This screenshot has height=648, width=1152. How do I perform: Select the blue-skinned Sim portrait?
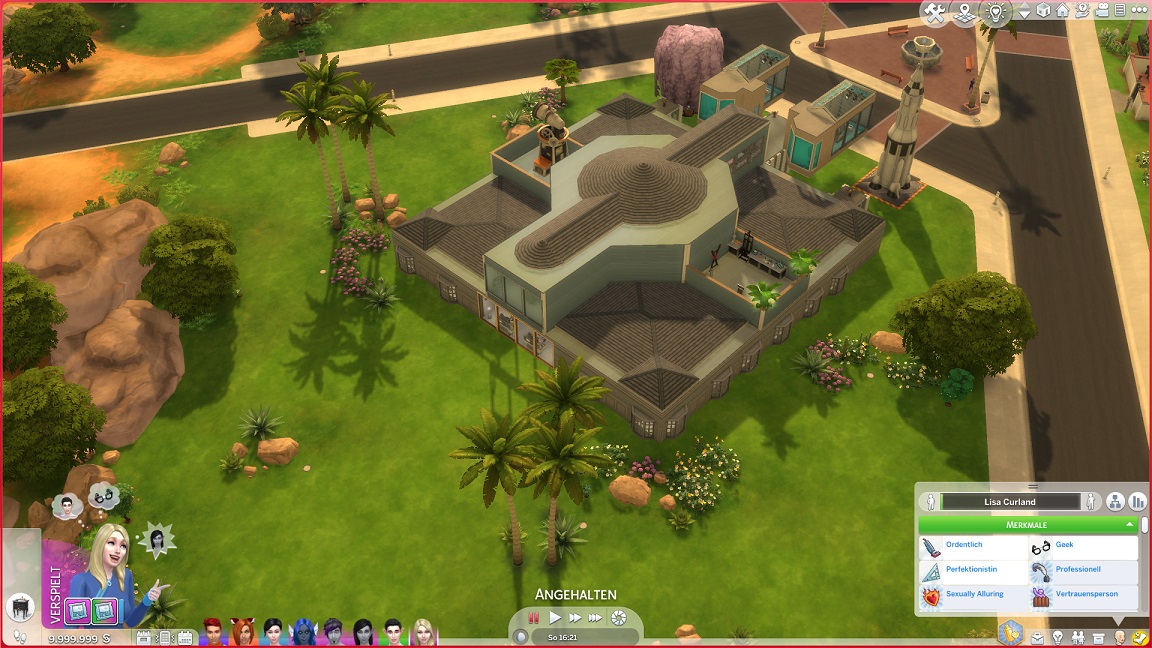tap(303, 631)
